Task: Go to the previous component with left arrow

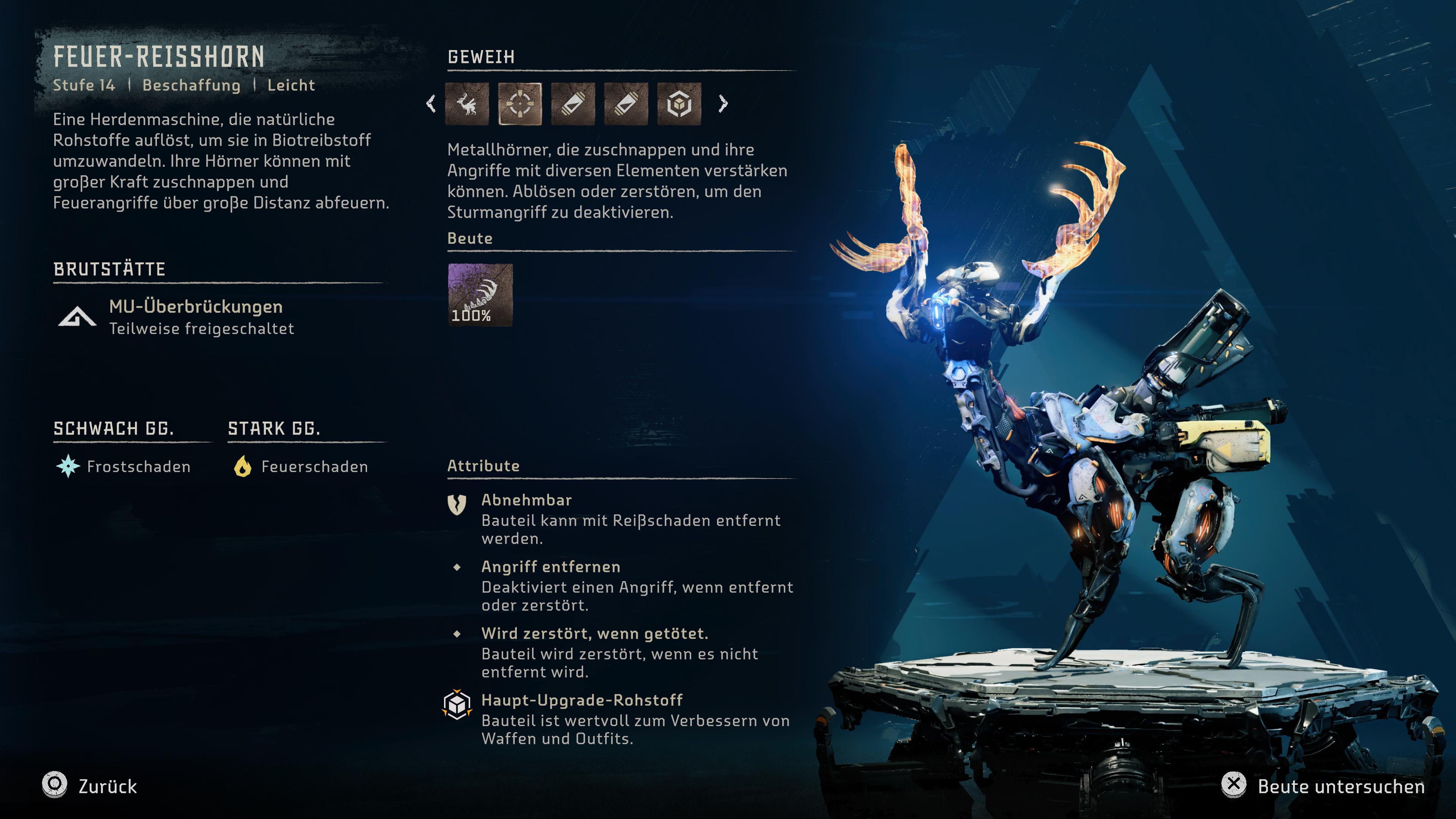Action: 431,104
